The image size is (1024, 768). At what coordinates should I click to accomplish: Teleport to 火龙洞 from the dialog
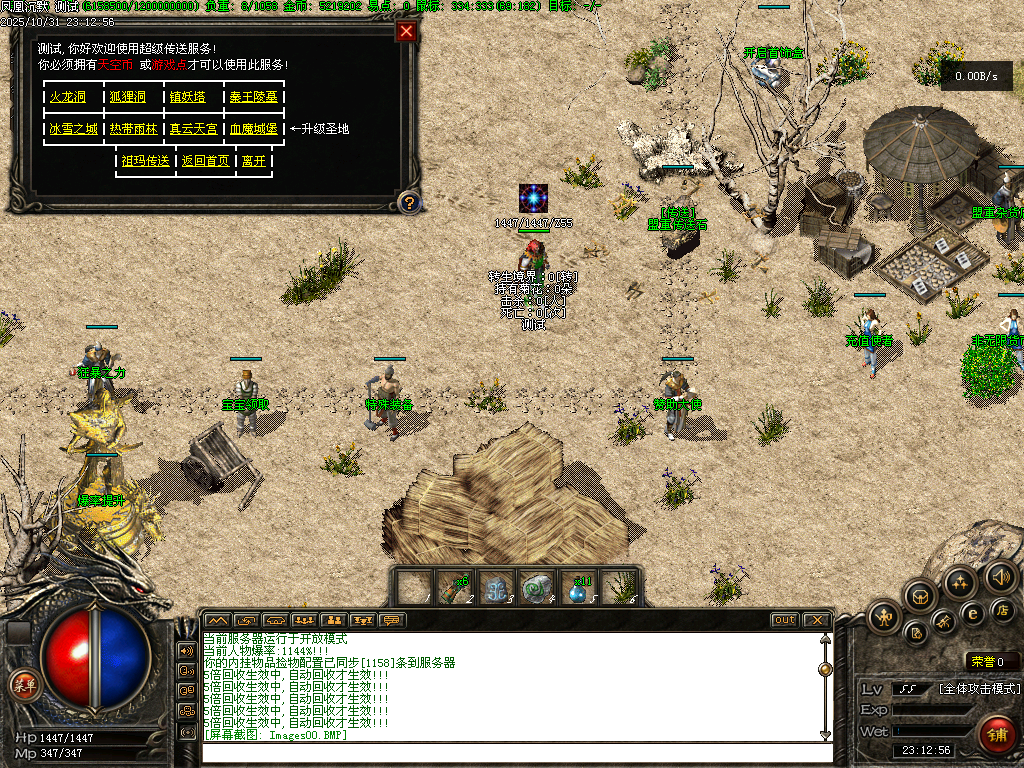point(68,97)
